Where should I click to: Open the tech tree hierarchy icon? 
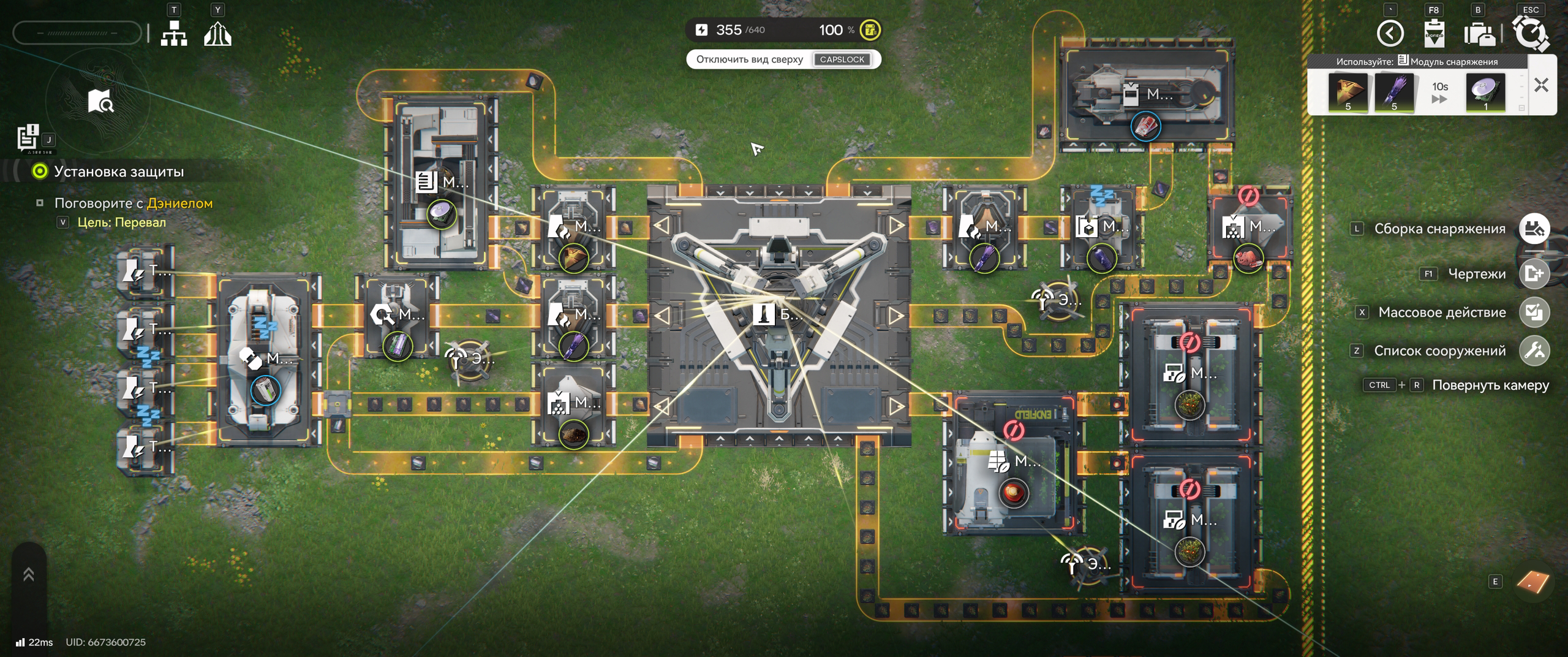(174, 33)
